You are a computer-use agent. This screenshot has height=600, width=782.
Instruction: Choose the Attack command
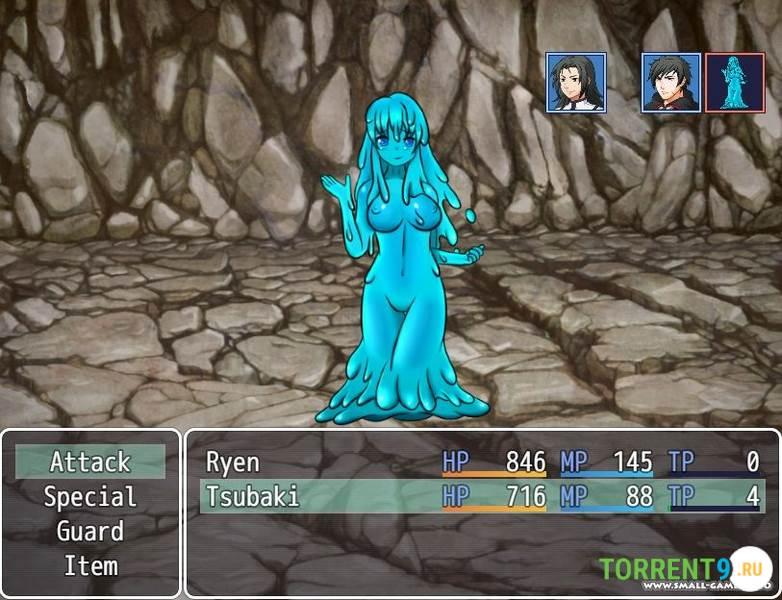pyautogui.click(x=90, y=462)
